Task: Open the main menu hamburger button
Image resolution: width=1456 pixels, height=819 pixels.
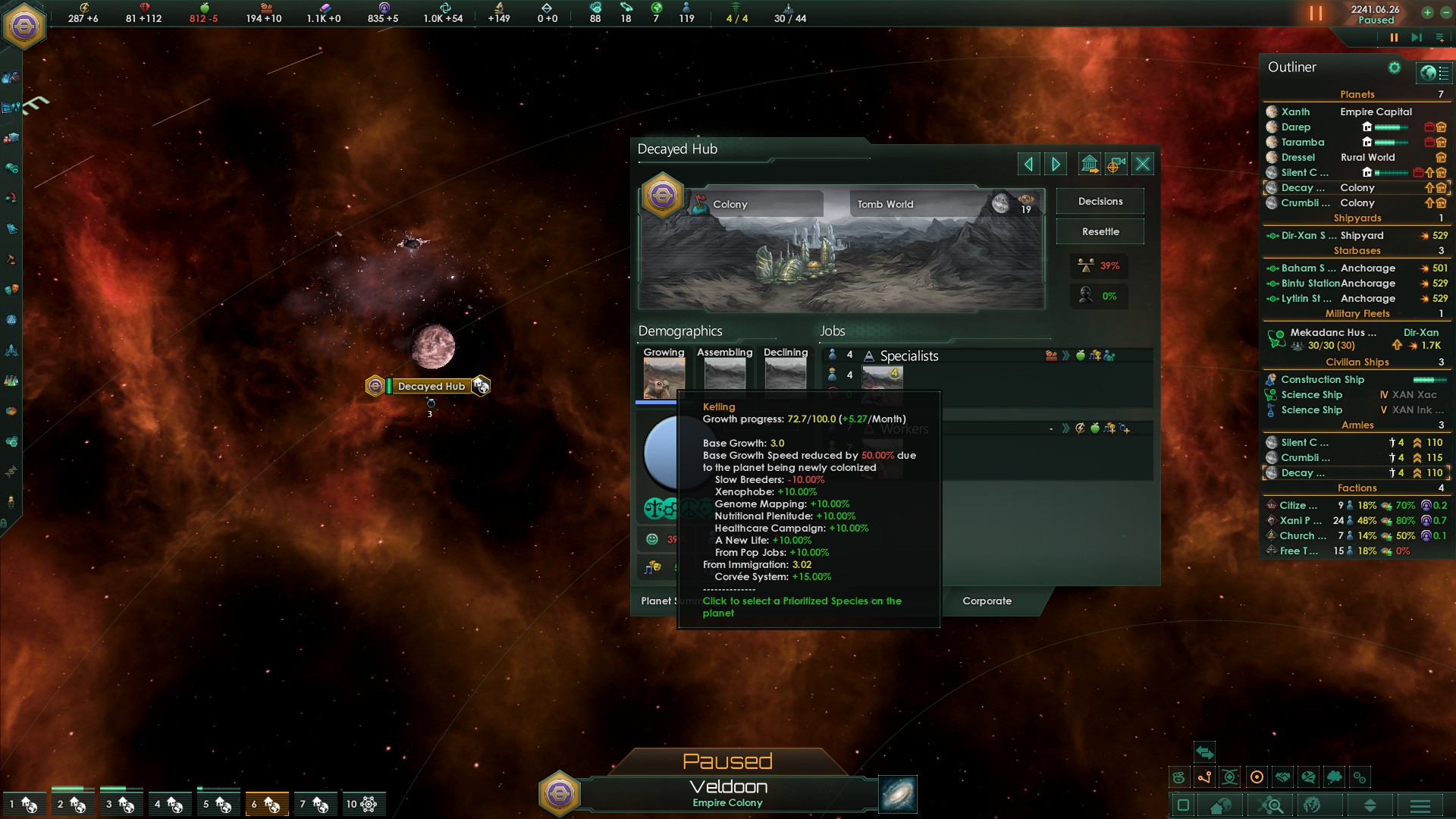Action: pyautogui.click(x=1420, y=805)
